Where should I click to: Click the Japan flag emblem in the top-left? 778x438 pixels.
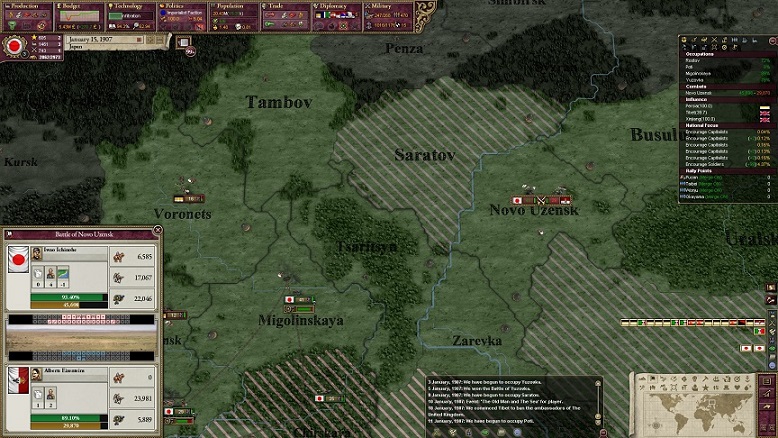coord(14,45)
